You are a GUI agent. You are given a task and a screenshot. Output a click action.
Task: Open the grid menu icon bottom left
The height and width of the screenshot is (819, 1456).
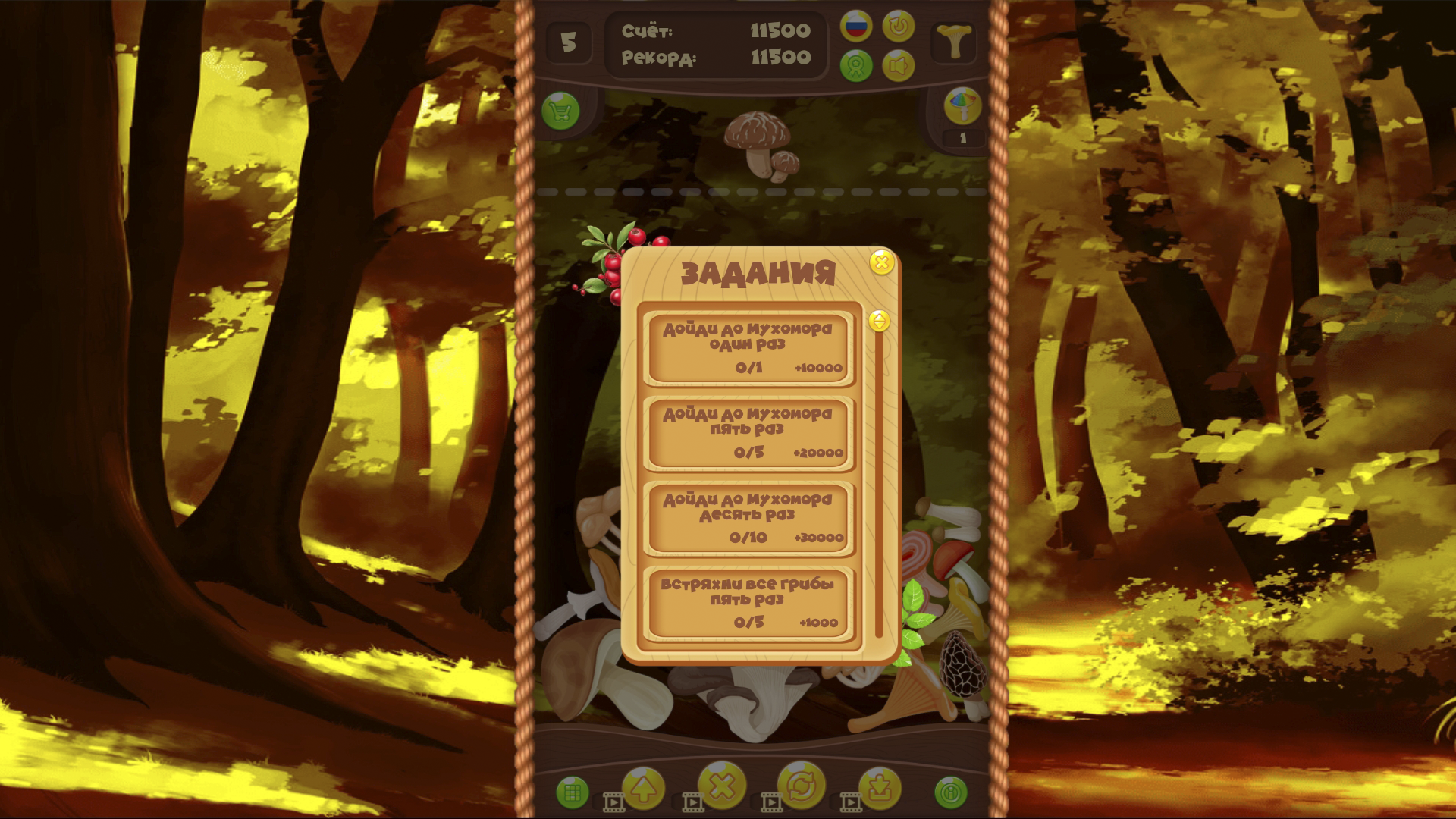point(573,790)
